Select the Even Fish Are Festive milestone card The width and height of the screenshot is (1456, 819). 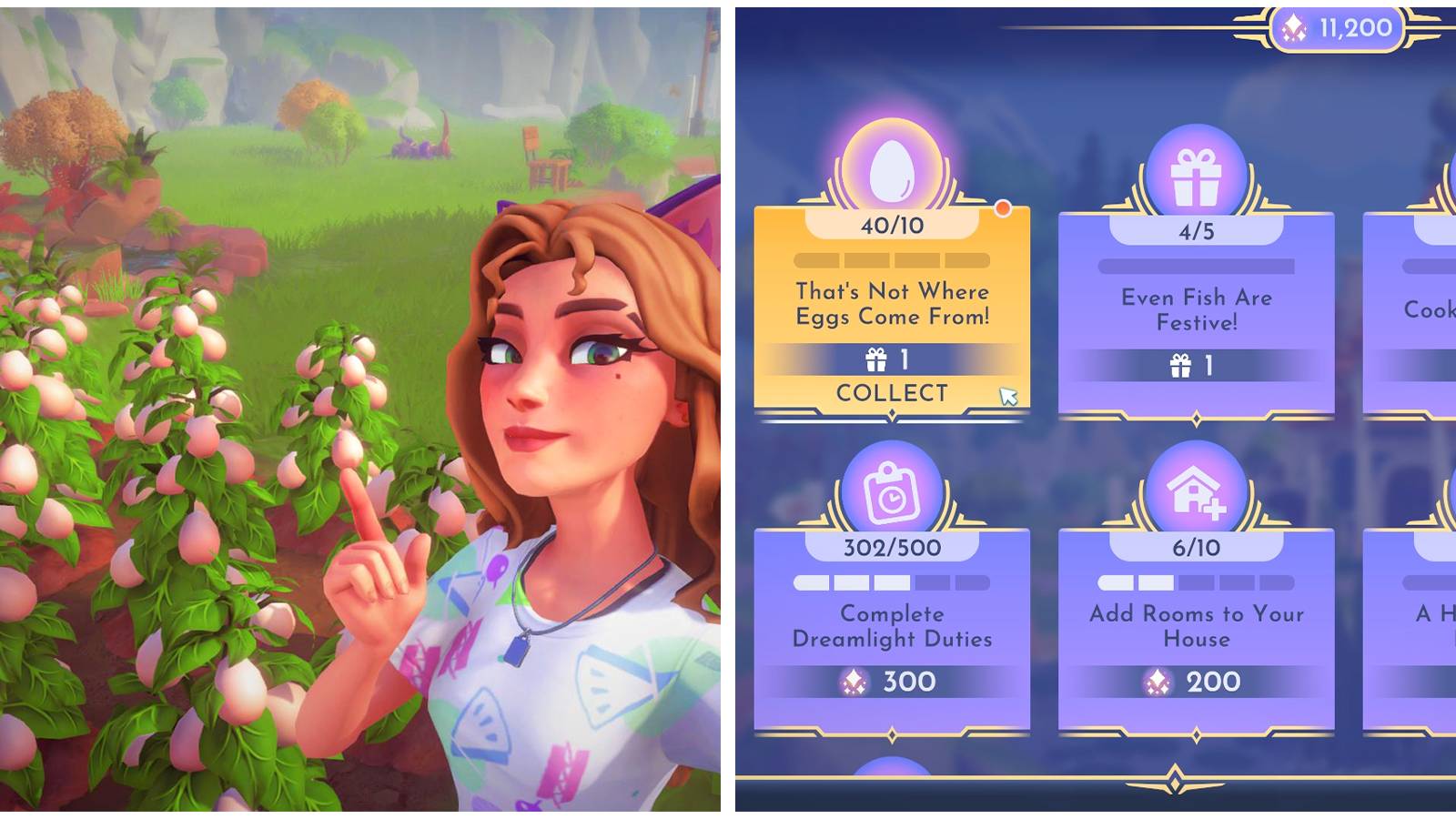pyautogui.click(x=1197, y=314)
